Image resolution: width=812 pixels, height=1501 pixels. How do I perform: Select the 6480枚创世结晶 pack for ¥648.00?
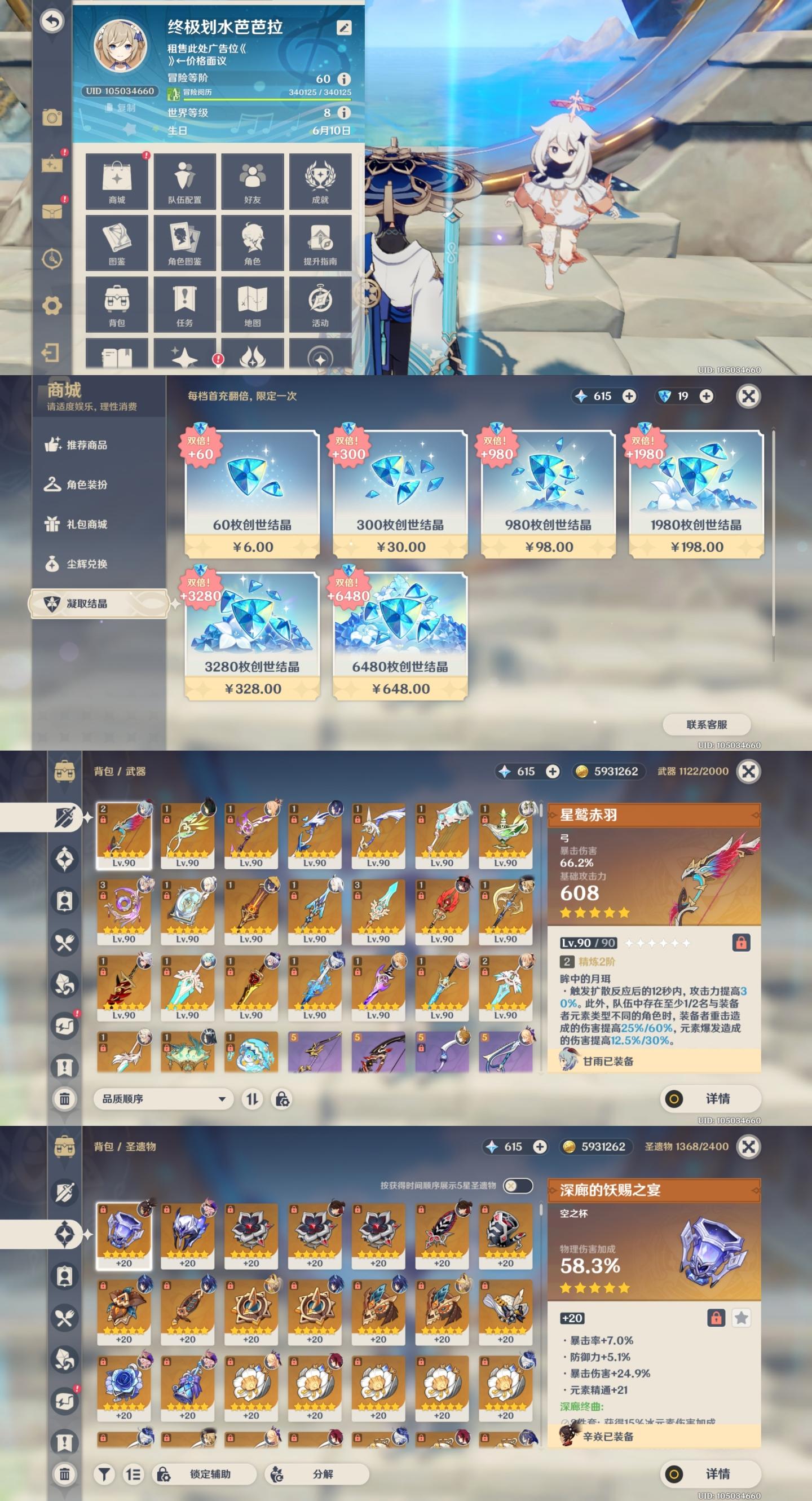(x=400, y=636)
